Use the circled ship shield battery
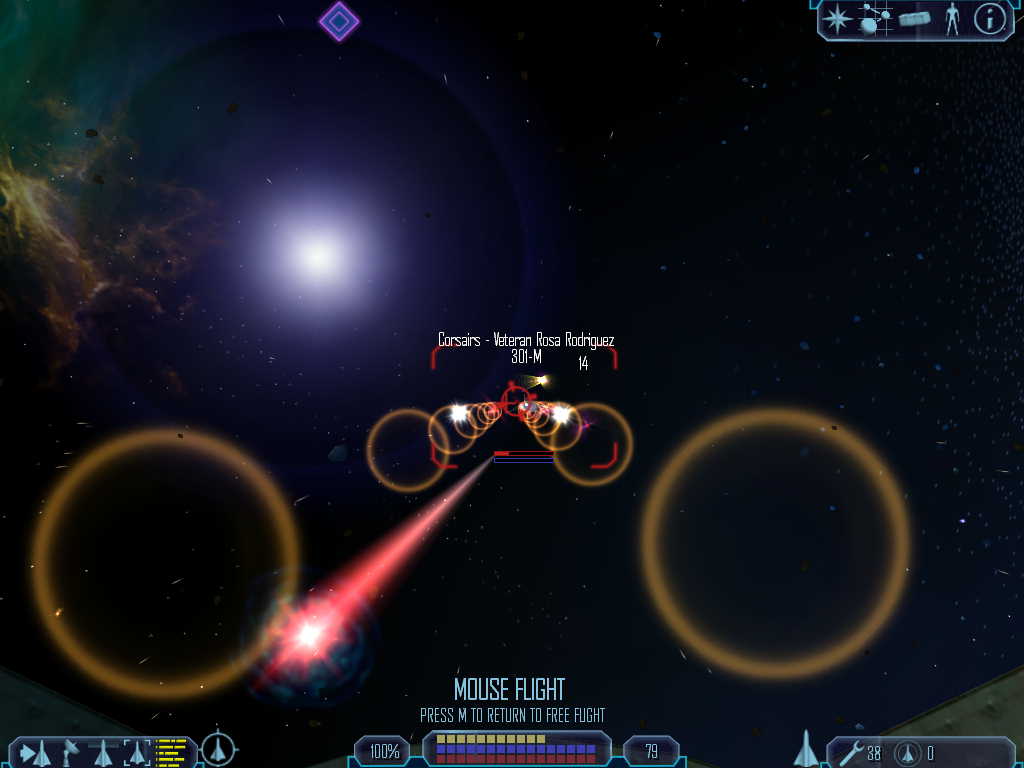Screen dimensions: 1024x768 908,752
